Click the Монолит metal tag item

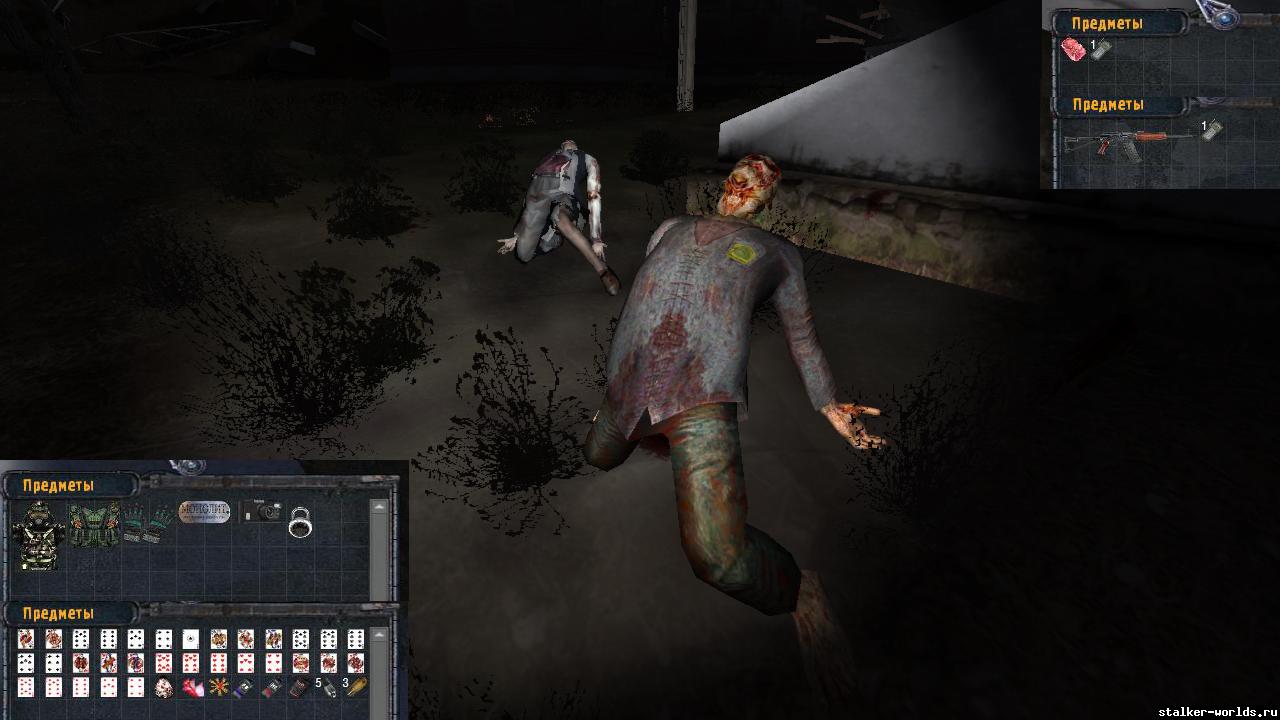pos(204,512)
